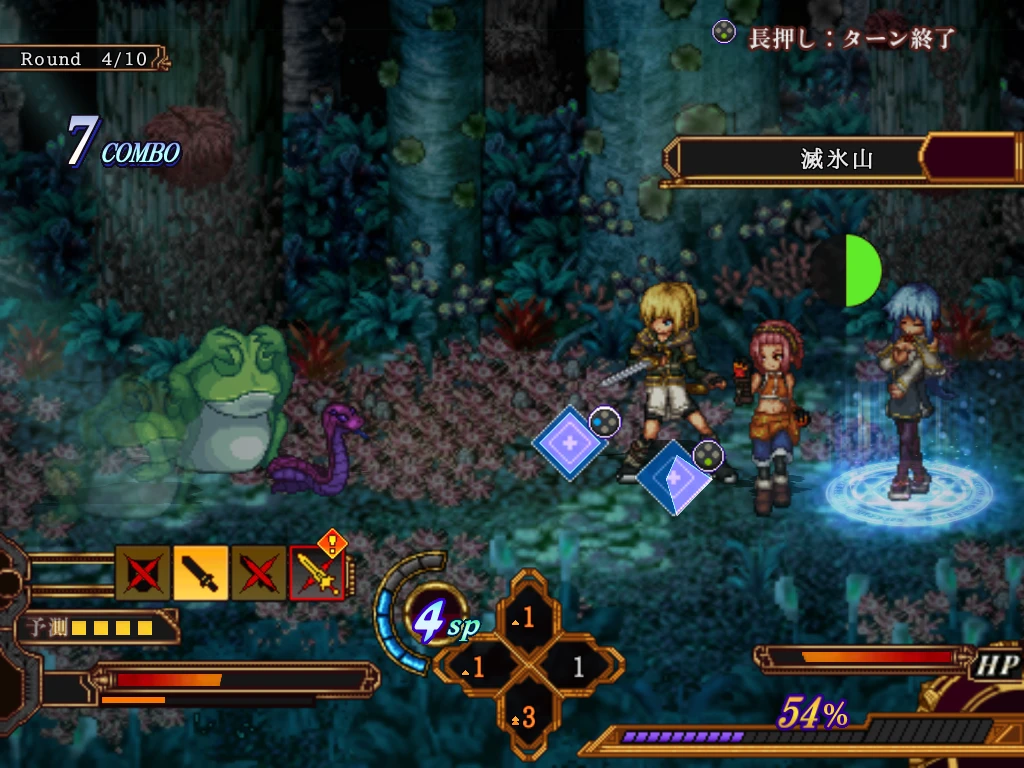
Task: Choose the bottom diamond segment showing 3
Action: pyautogui.click(x=527, y=716)
